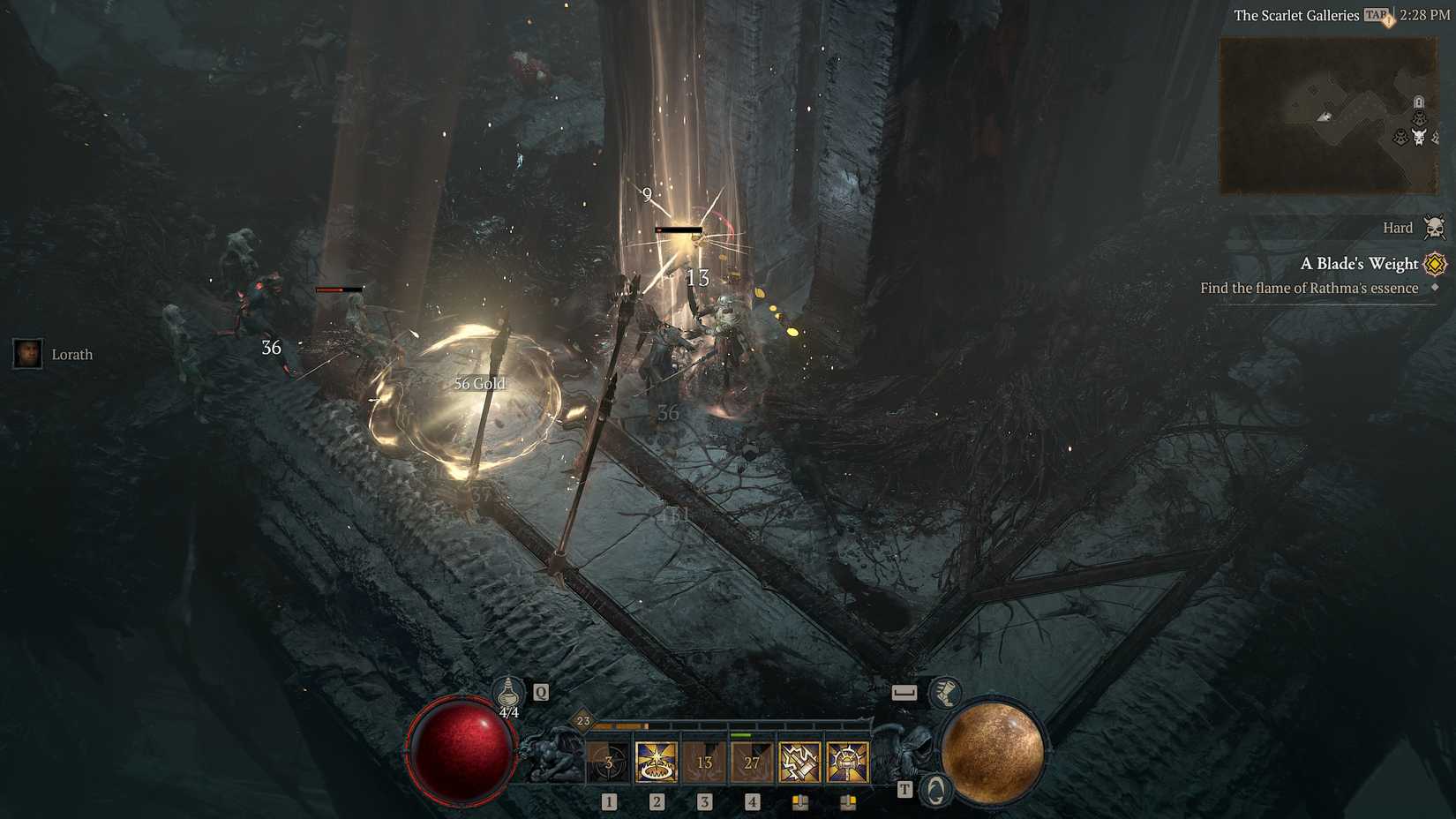Click the Hard difficulty skull icon
This screenshot has width=1456, height=819.
point(1437,227)
